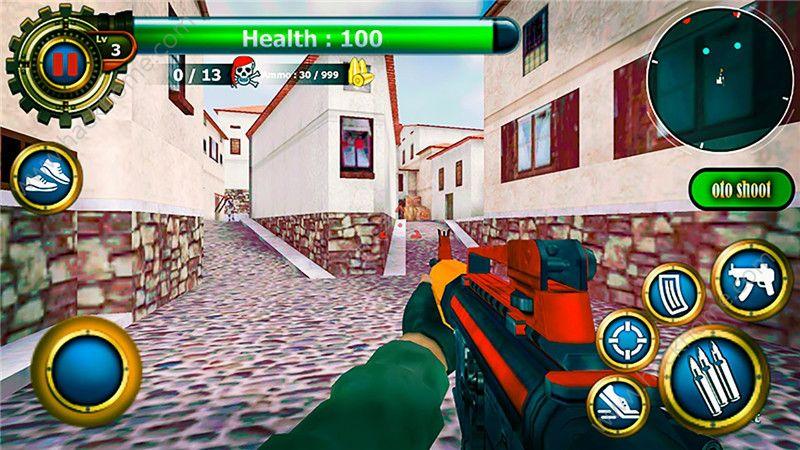Tap the sneakers sprint icon
This screenshot has width=800, height=450.
pos(45,180)
